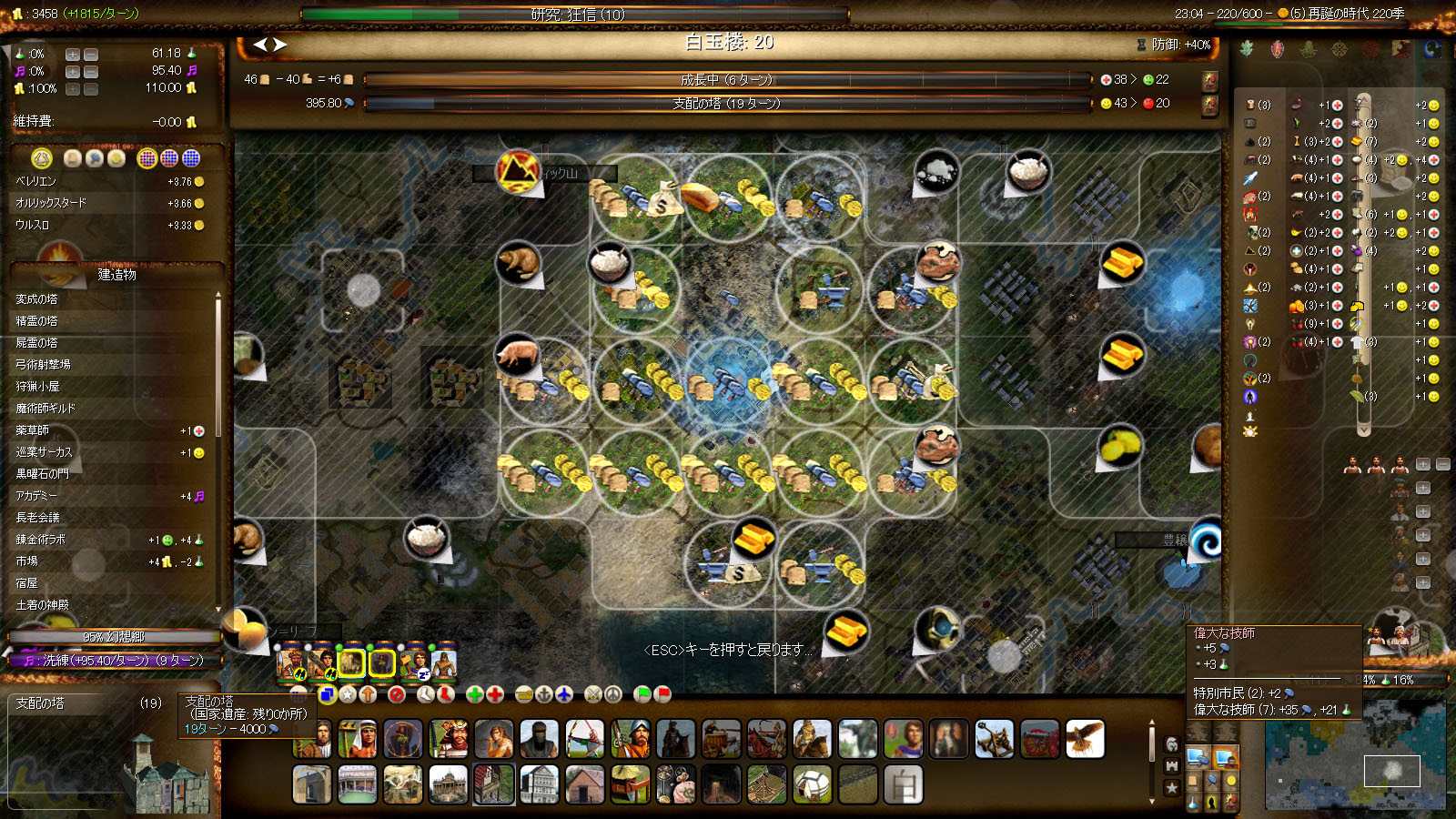Click the white star button by minimap
Image resolution: width=1456 pixels, height=819 pixels.
[x=1172, y=787]
